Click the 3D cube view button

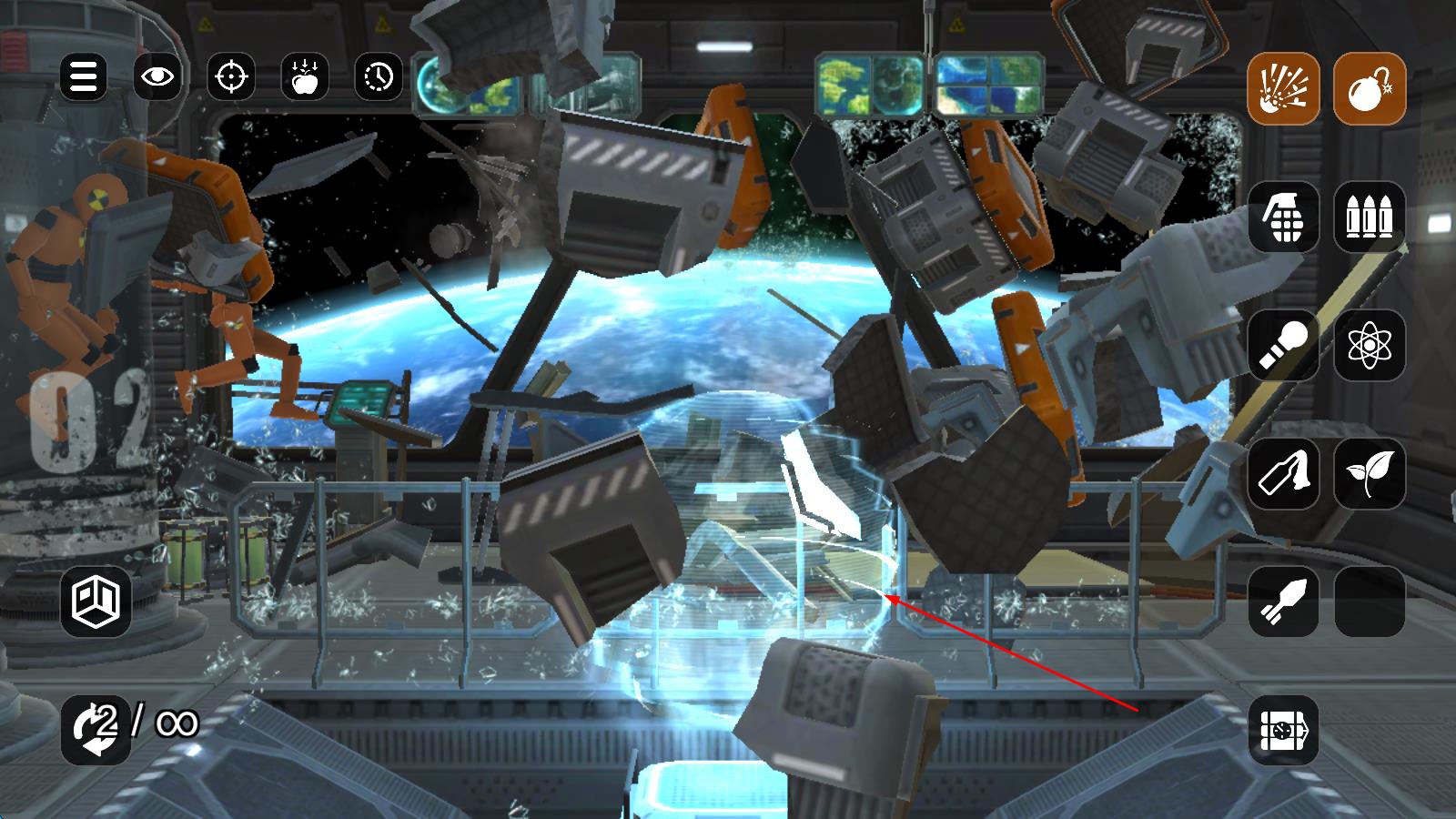click(96, 602)
